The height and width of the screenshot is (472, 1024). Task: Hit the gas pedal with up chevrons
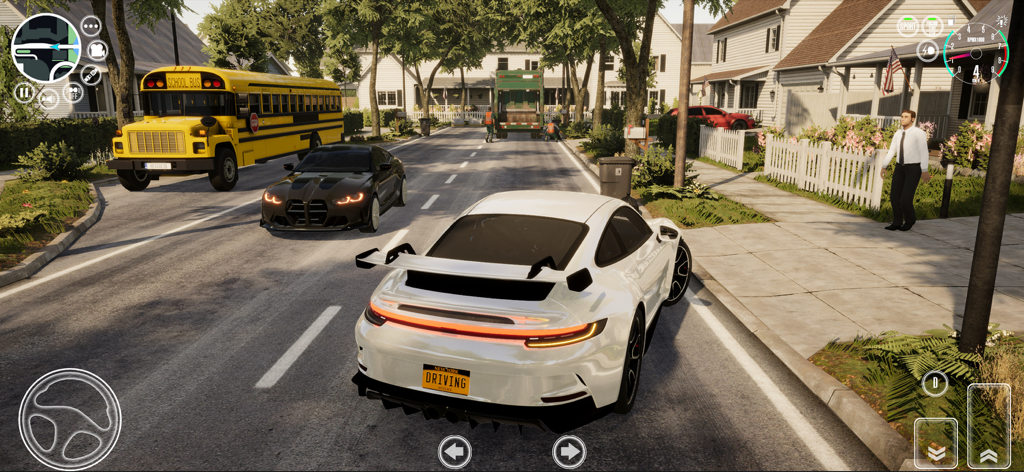pyautogui.click(x=989, y=426)
